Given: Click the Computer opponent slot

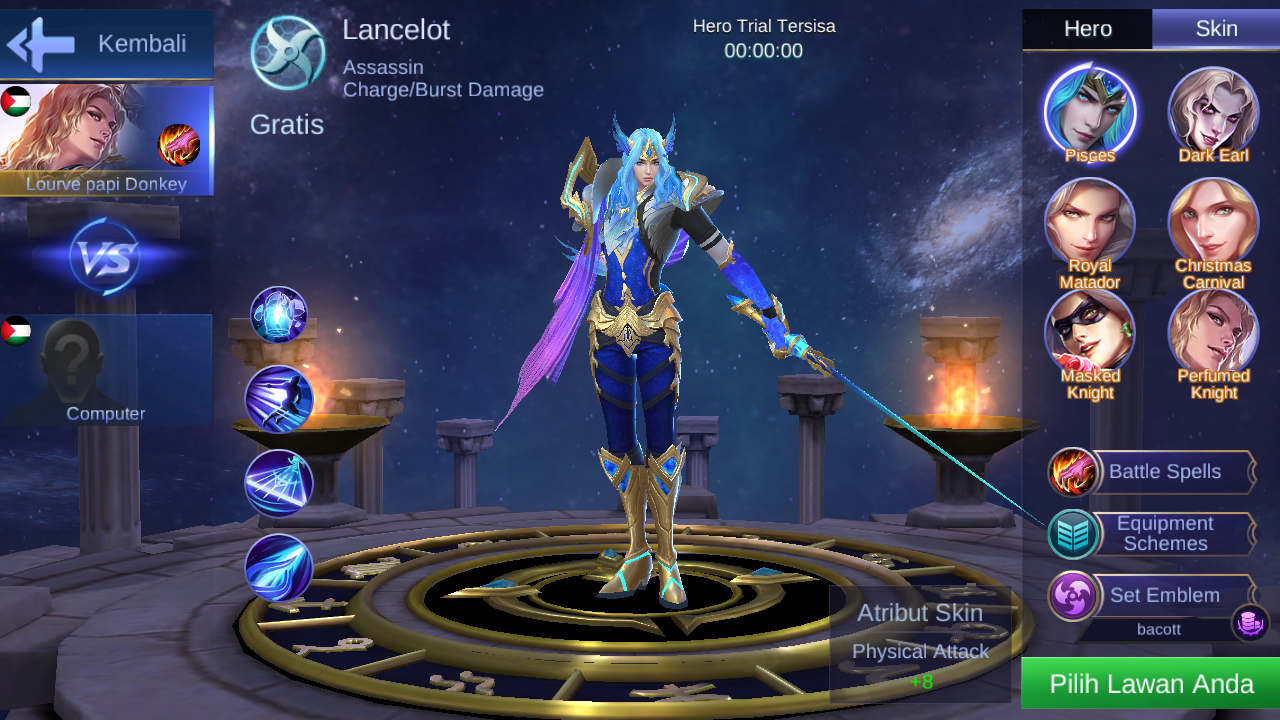Looking at the screenshot, I should coord(107,370).
